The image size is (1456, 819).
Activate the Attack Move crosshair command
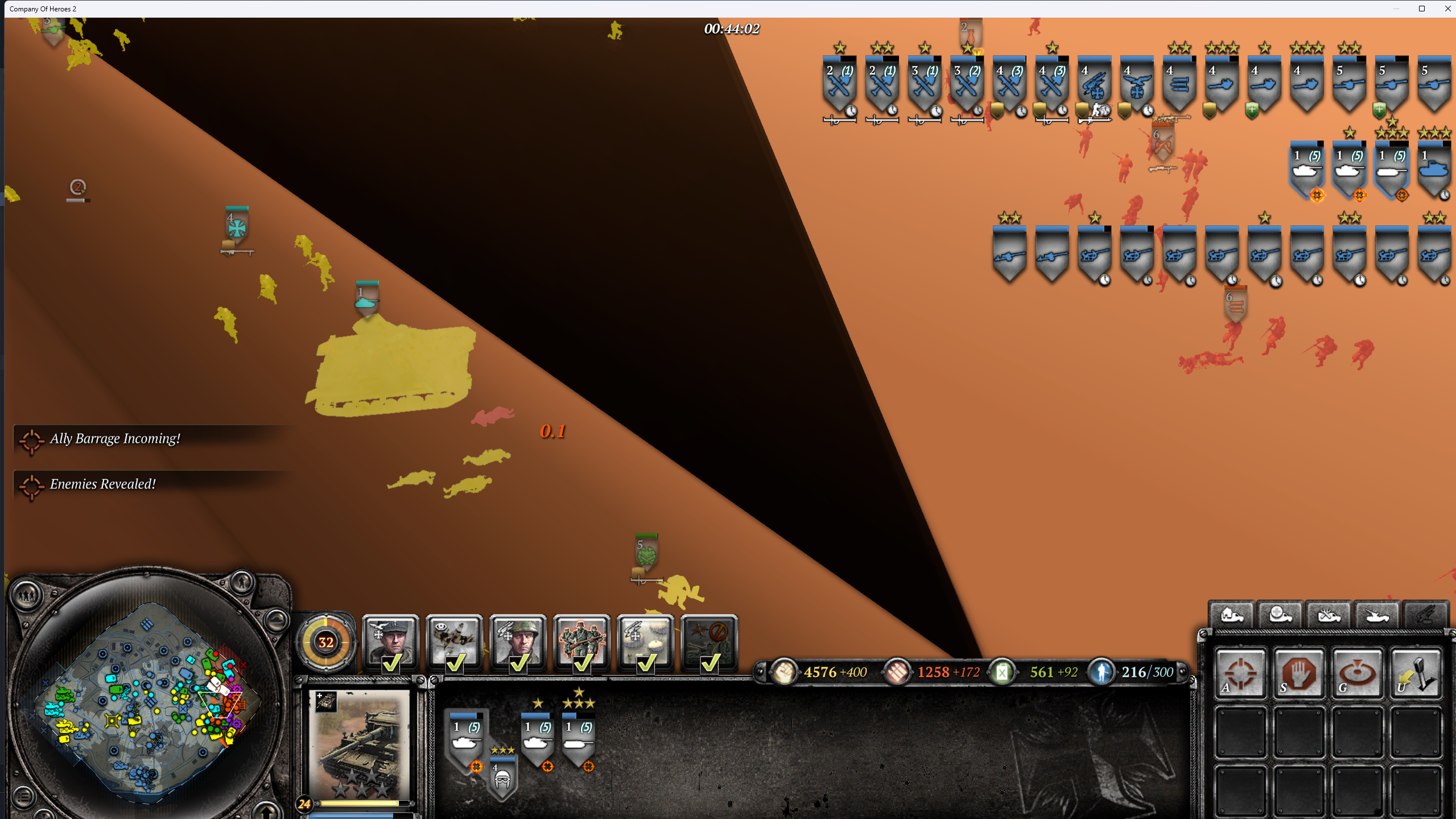[x=1240, y=673]
